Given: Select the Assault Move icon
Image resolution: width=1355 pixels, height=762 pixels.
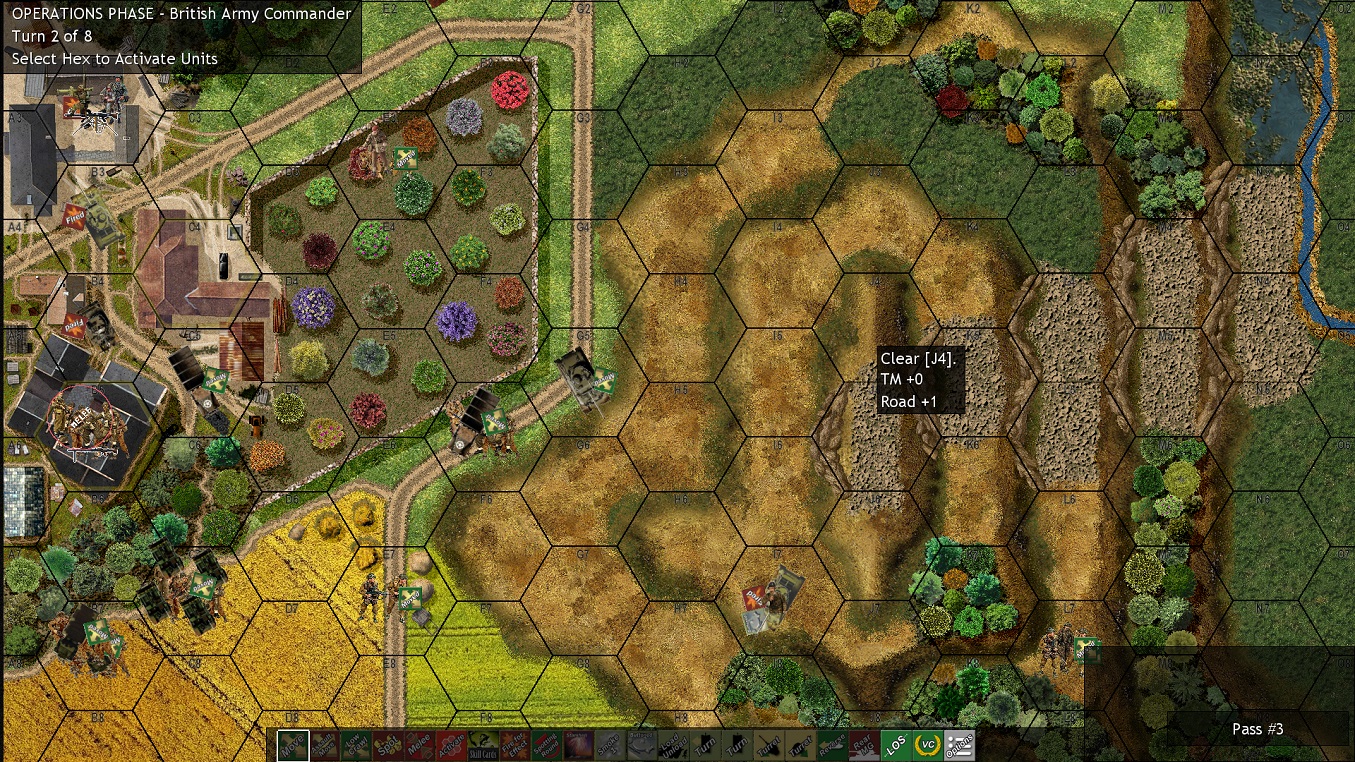Looking at the screenshot, I should 325,745.
